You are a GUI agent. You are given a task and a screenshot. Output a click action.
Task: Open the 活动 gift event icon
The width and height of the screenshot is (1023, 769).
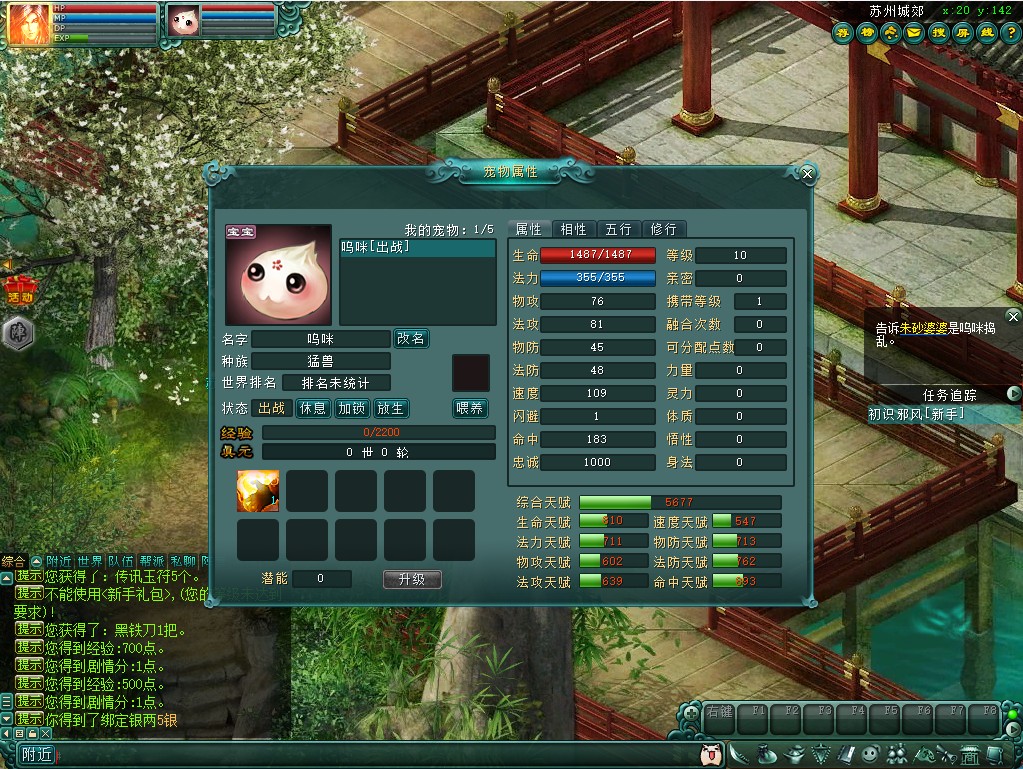pyautogui.click(x=21, y=290)
